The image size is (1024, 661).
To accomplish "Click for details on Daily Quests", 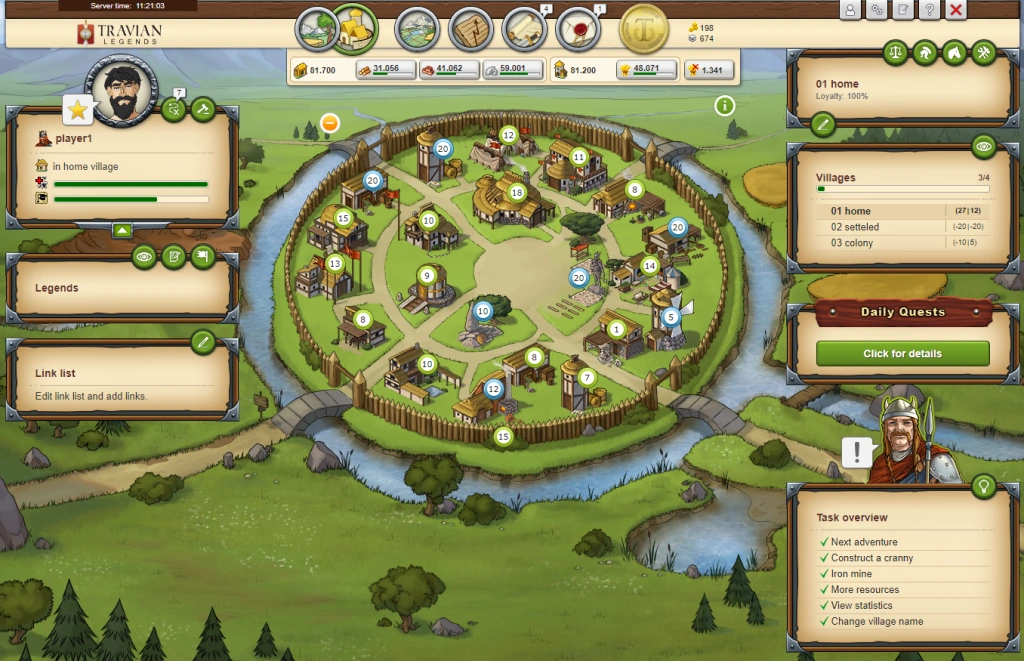I will pyautogui.click(x=902, y=353).
